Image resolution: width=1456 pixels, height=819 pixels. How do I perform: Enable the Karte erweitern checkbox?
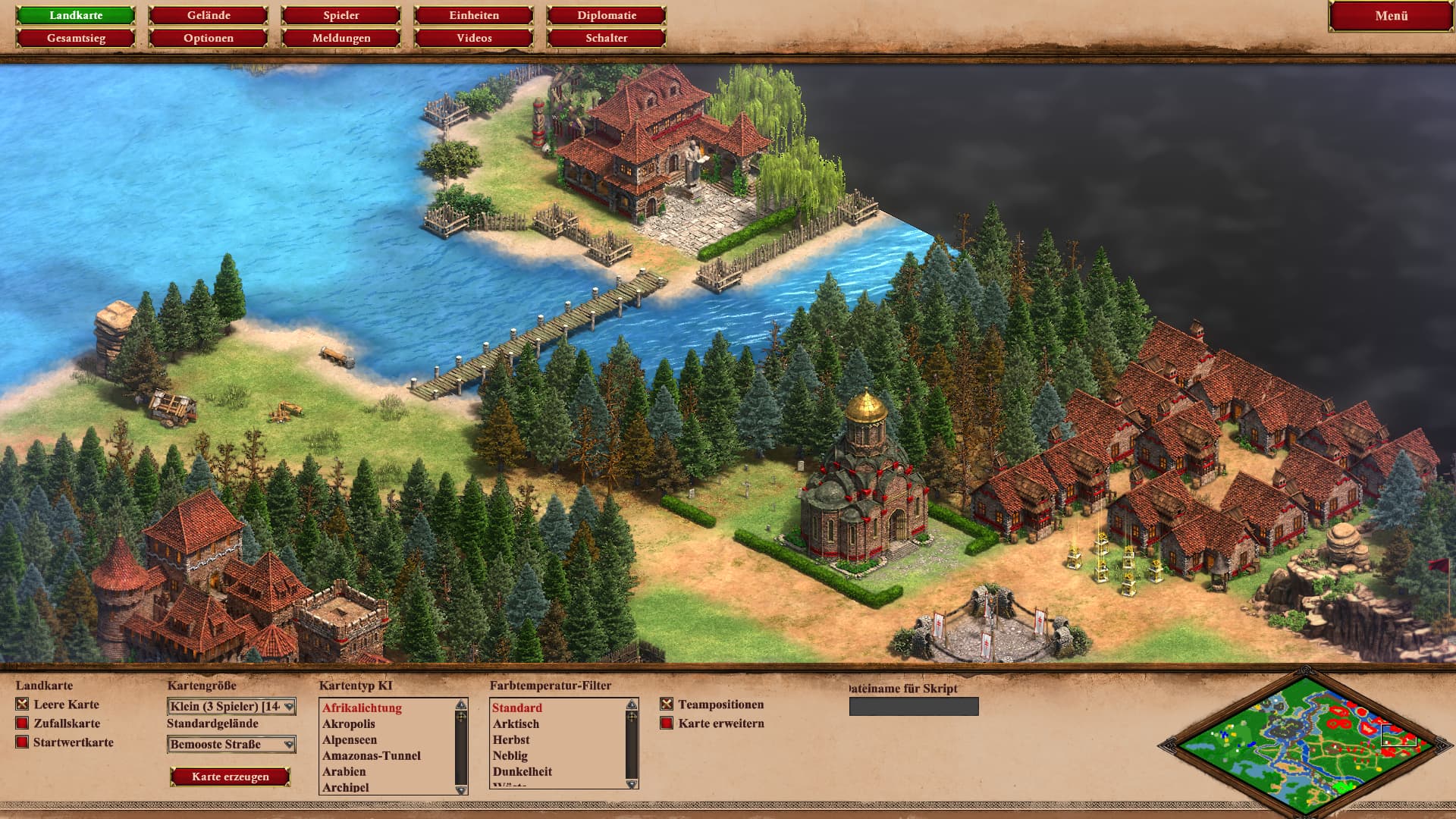click(x=667, y=723)
